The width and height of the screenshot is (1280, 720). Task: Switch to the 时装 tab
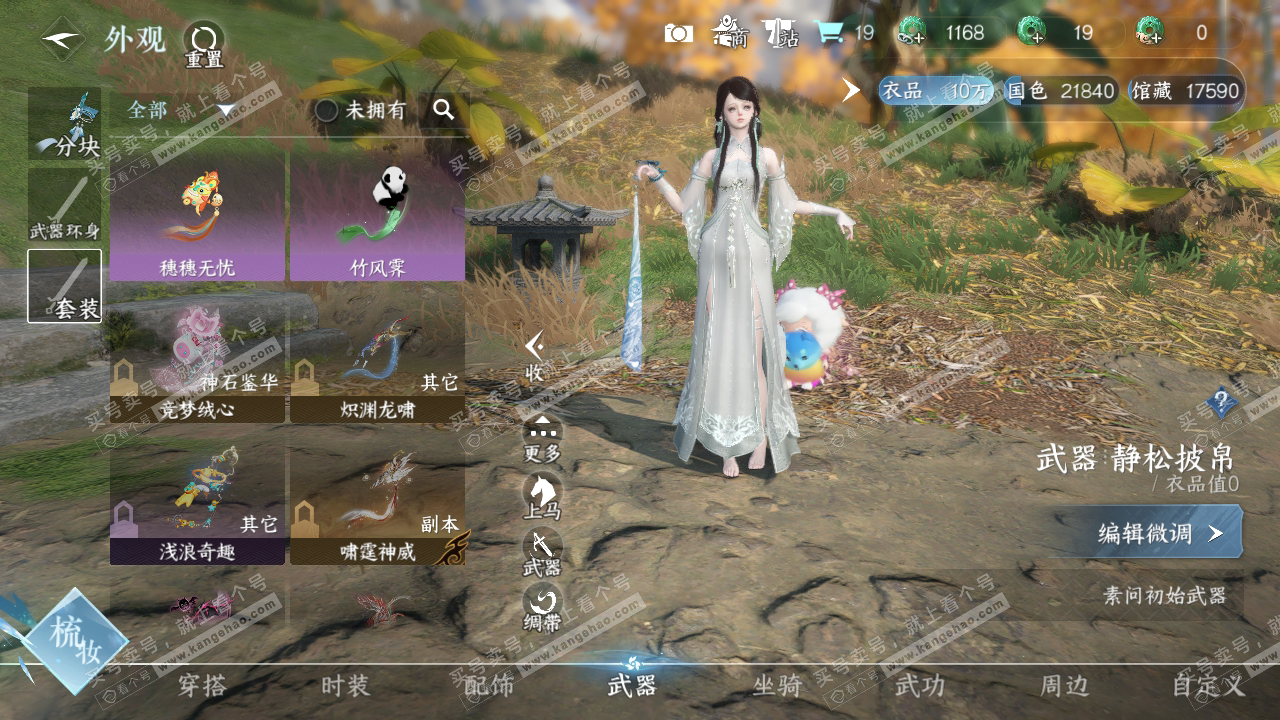click(x=345, y=686)
